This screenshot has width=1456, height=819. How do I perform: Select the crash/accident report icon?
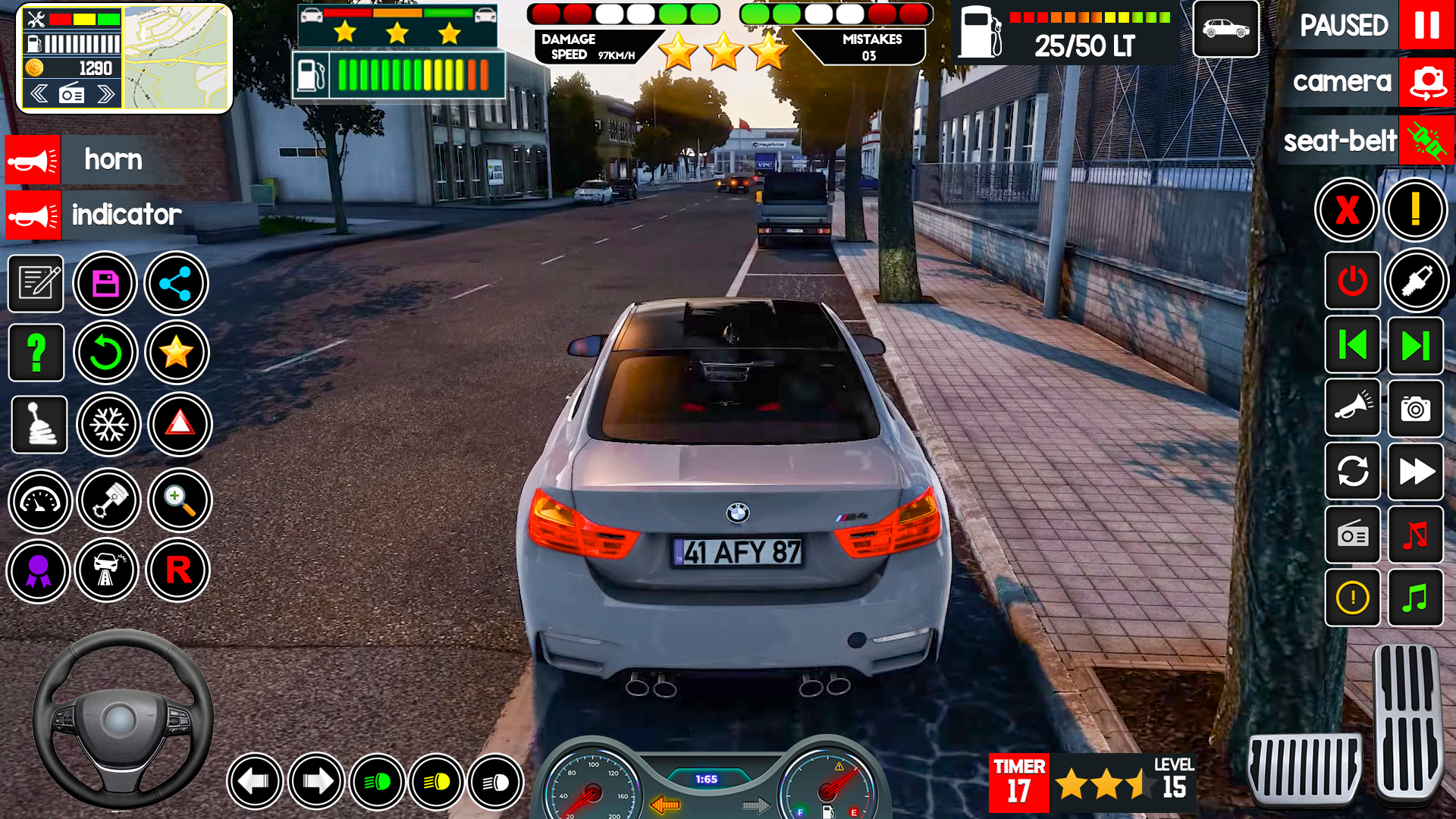click(x=108, y=570)
